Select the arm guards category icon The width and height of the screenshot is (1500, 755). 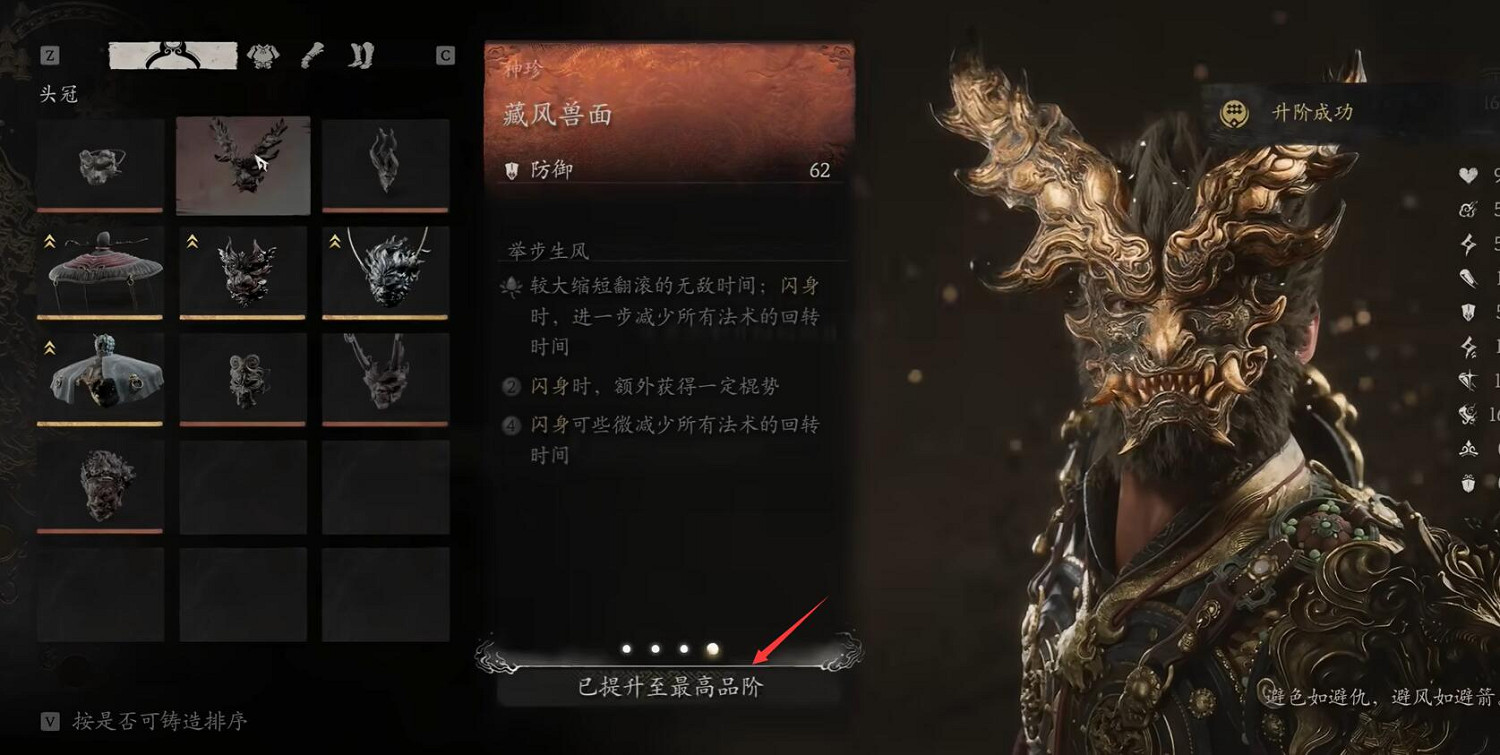point(310,55)
